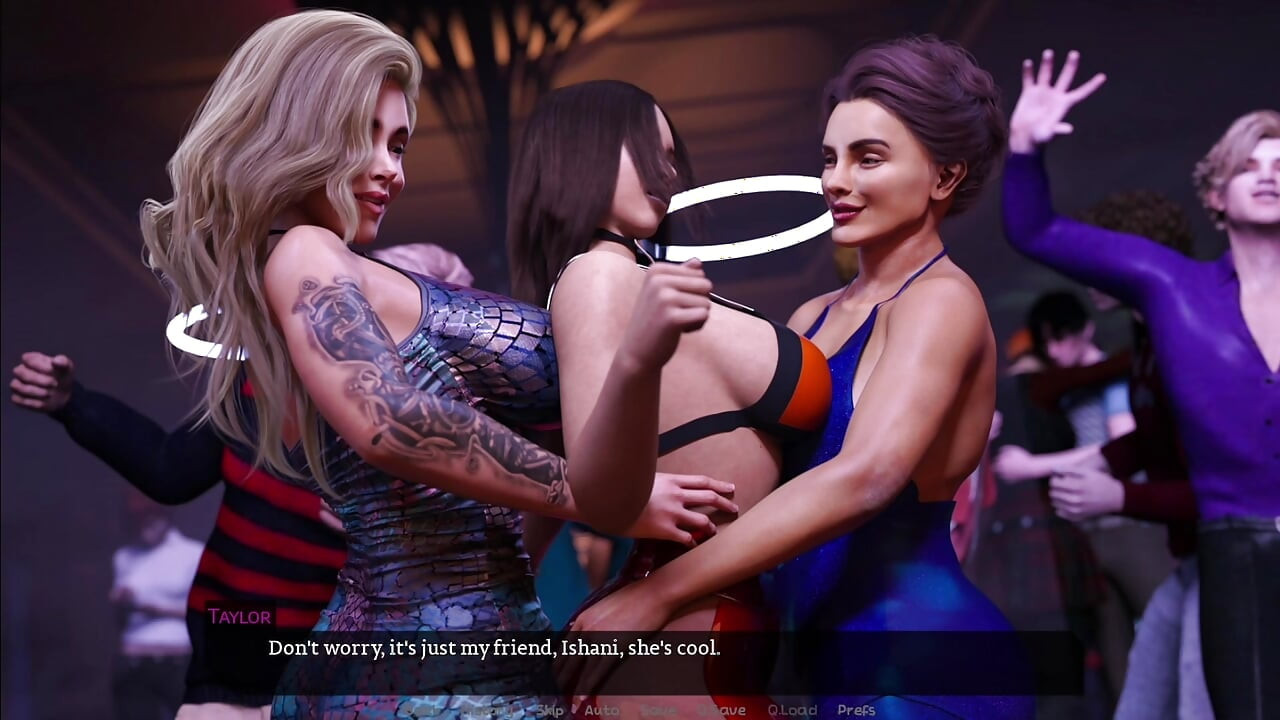Load the quick save using Q.Load
The width and height of the screenshot is (1280, 720).
click(789, 710)
